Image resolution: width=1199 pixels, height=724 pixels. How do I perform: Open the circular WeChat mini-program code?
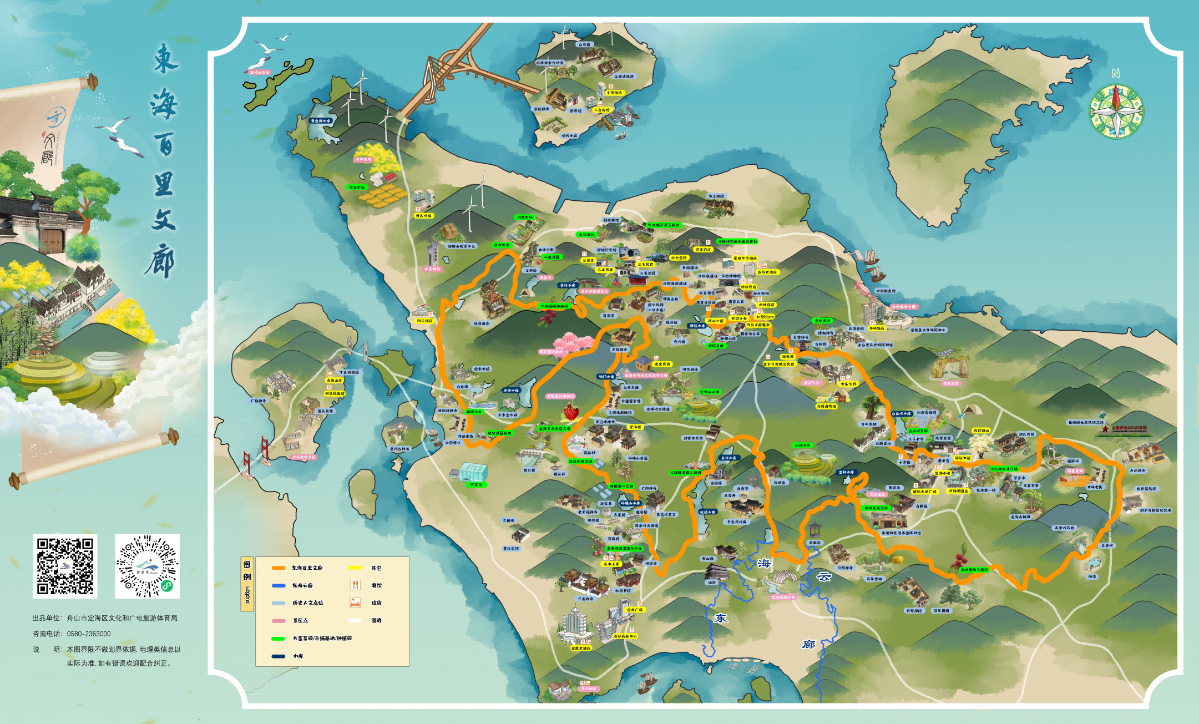pyautogui.click(x=147, y=566)
